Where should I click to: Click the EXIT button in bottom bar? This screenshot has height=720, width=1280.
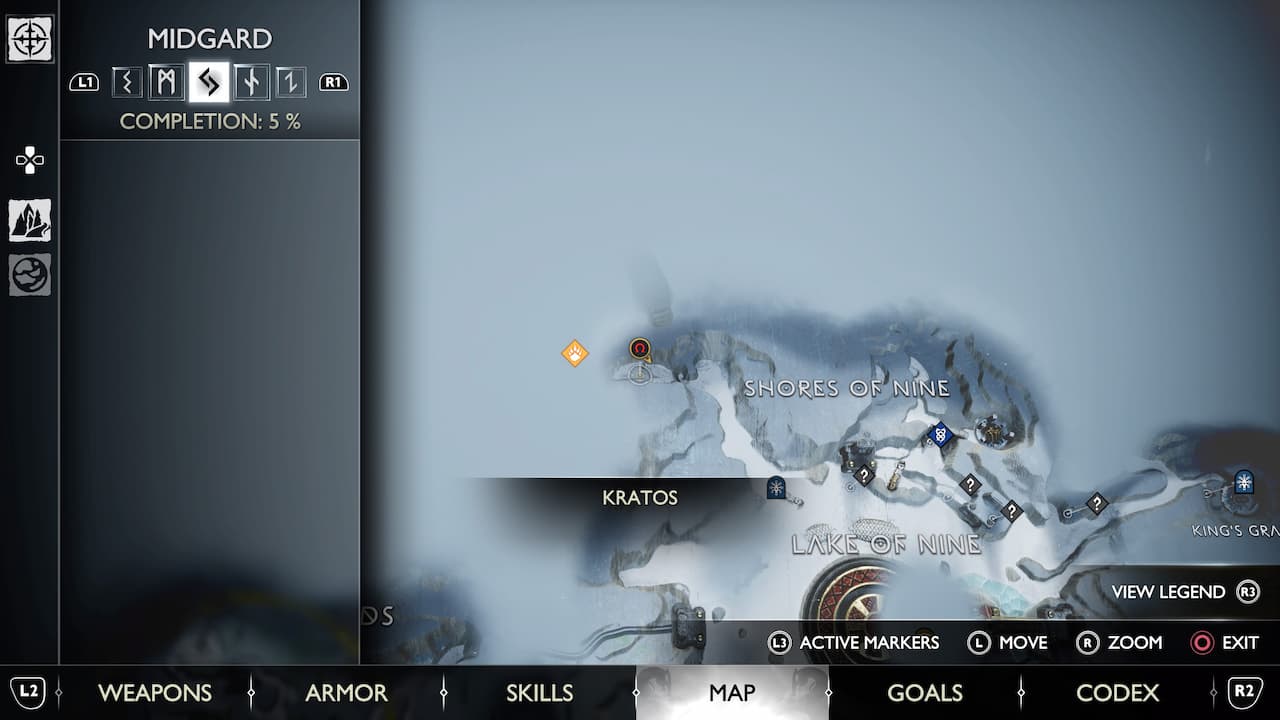point(1228,643)
